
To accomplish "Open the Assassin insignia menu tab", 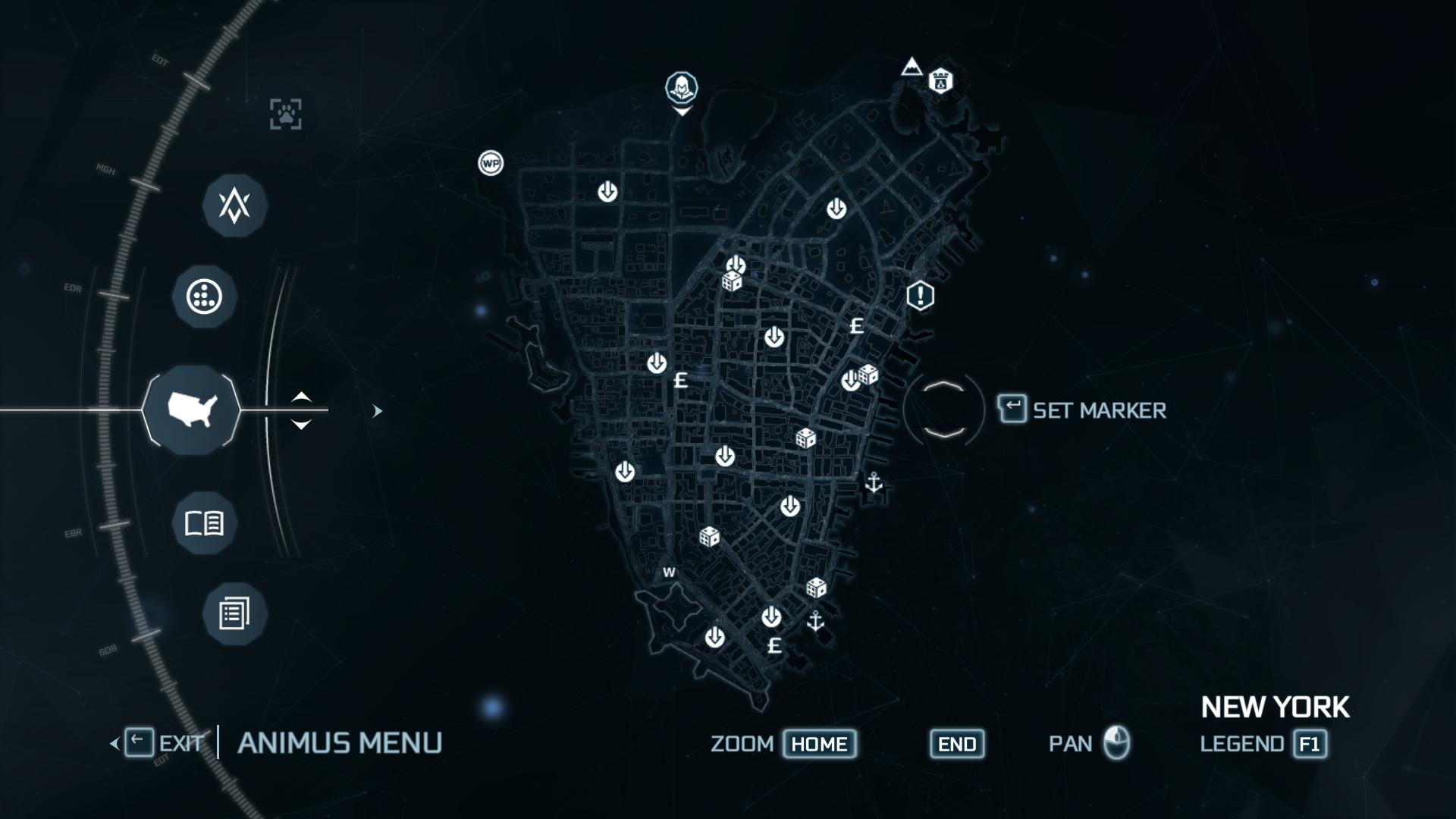I will [x=234, y=206].
